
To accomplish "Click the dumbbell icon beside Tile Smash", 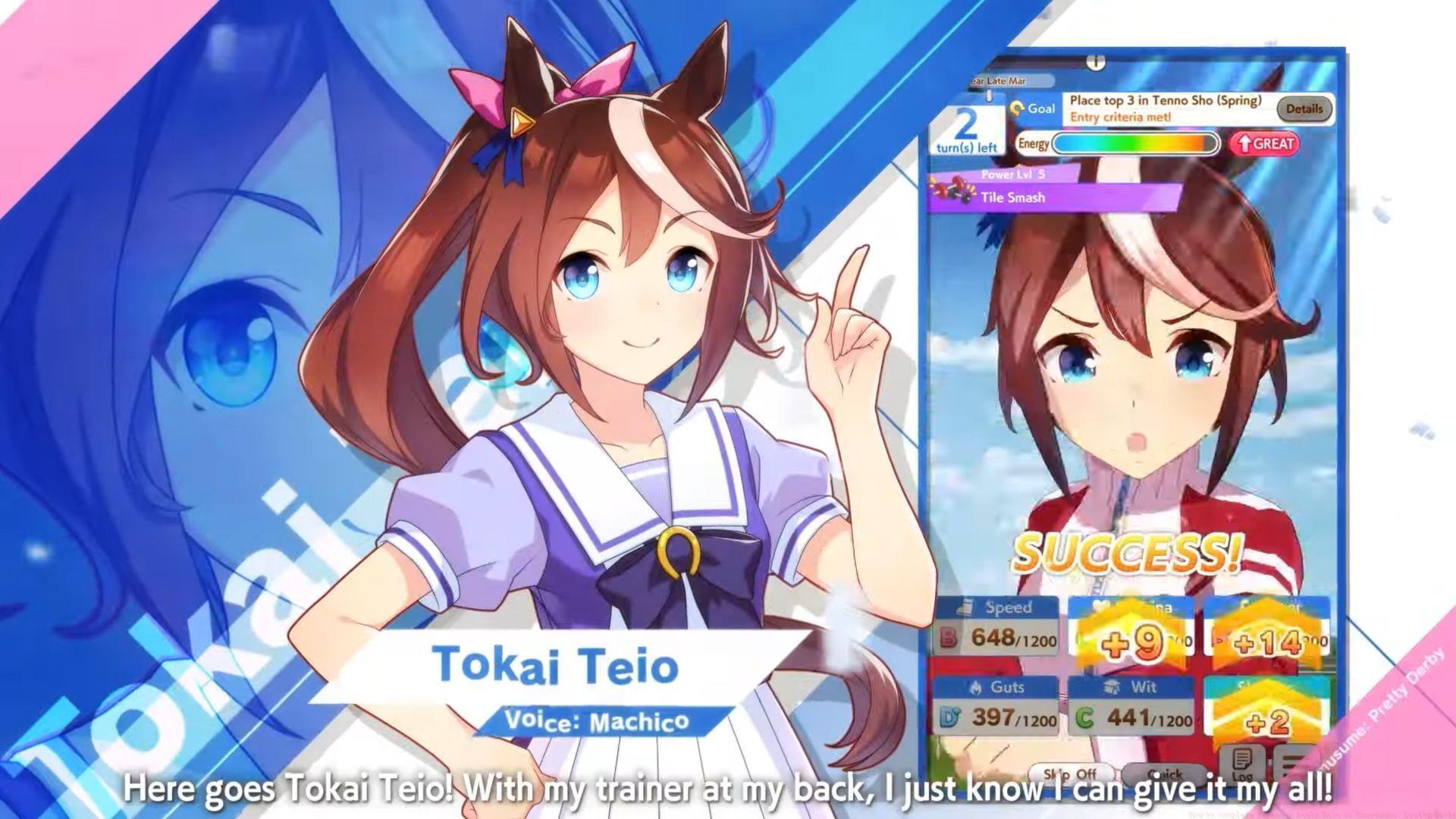I will pos(959,190).
